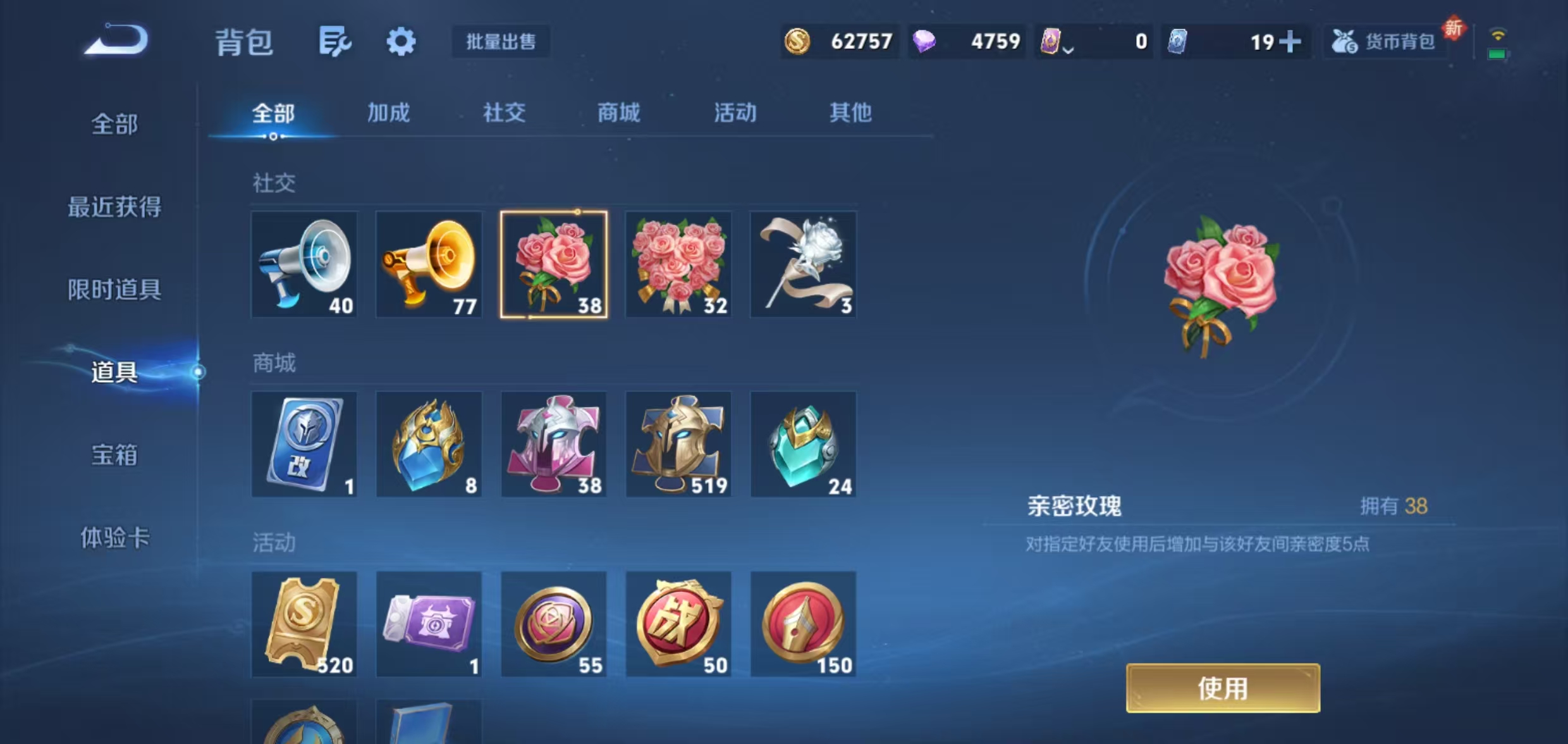Viewport: 1568px width, 744px height.
Task: Select the teal gem item with 24 count
Action: [803, 444]
